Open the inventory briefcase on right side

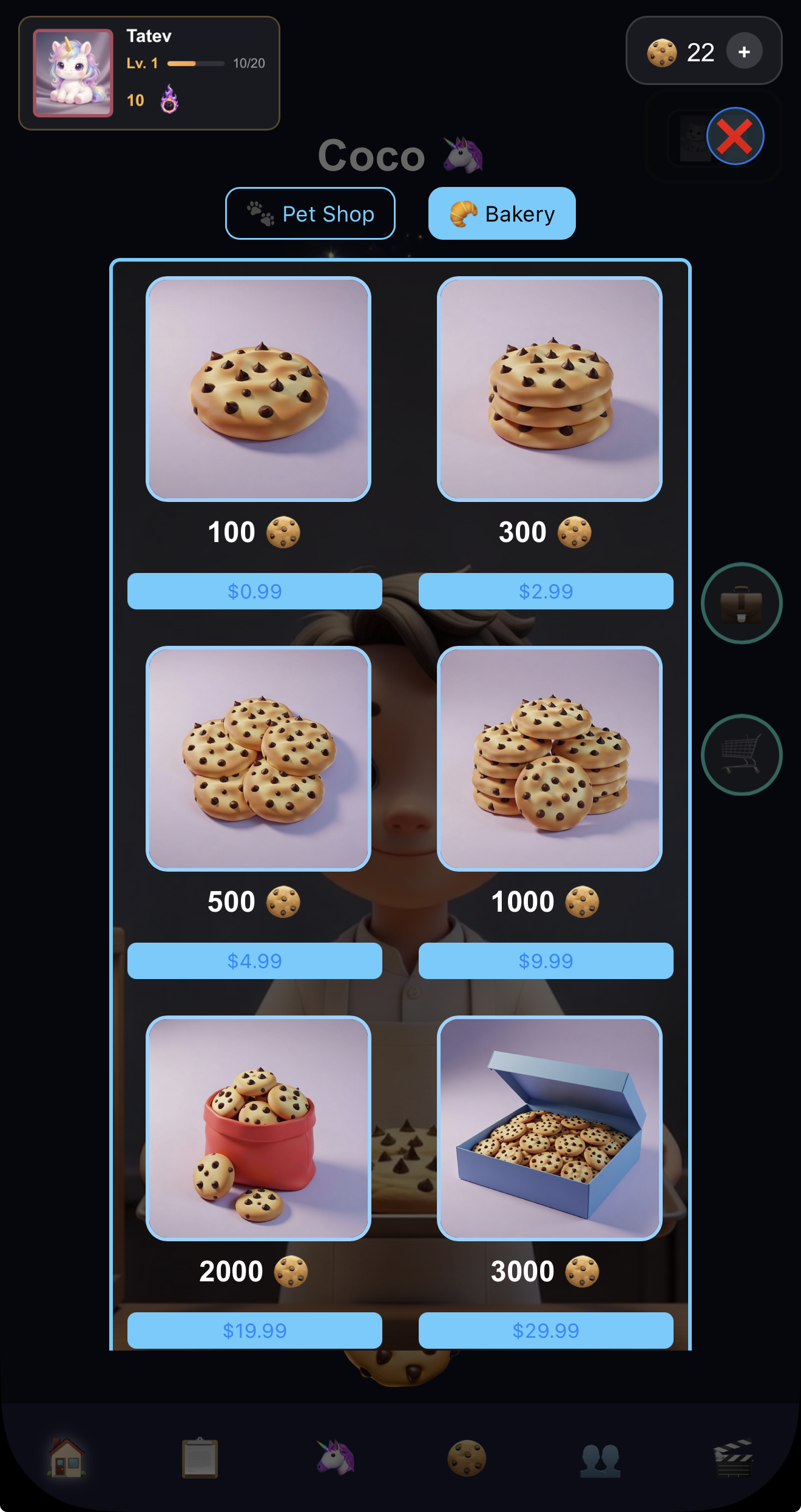(742, 601)
